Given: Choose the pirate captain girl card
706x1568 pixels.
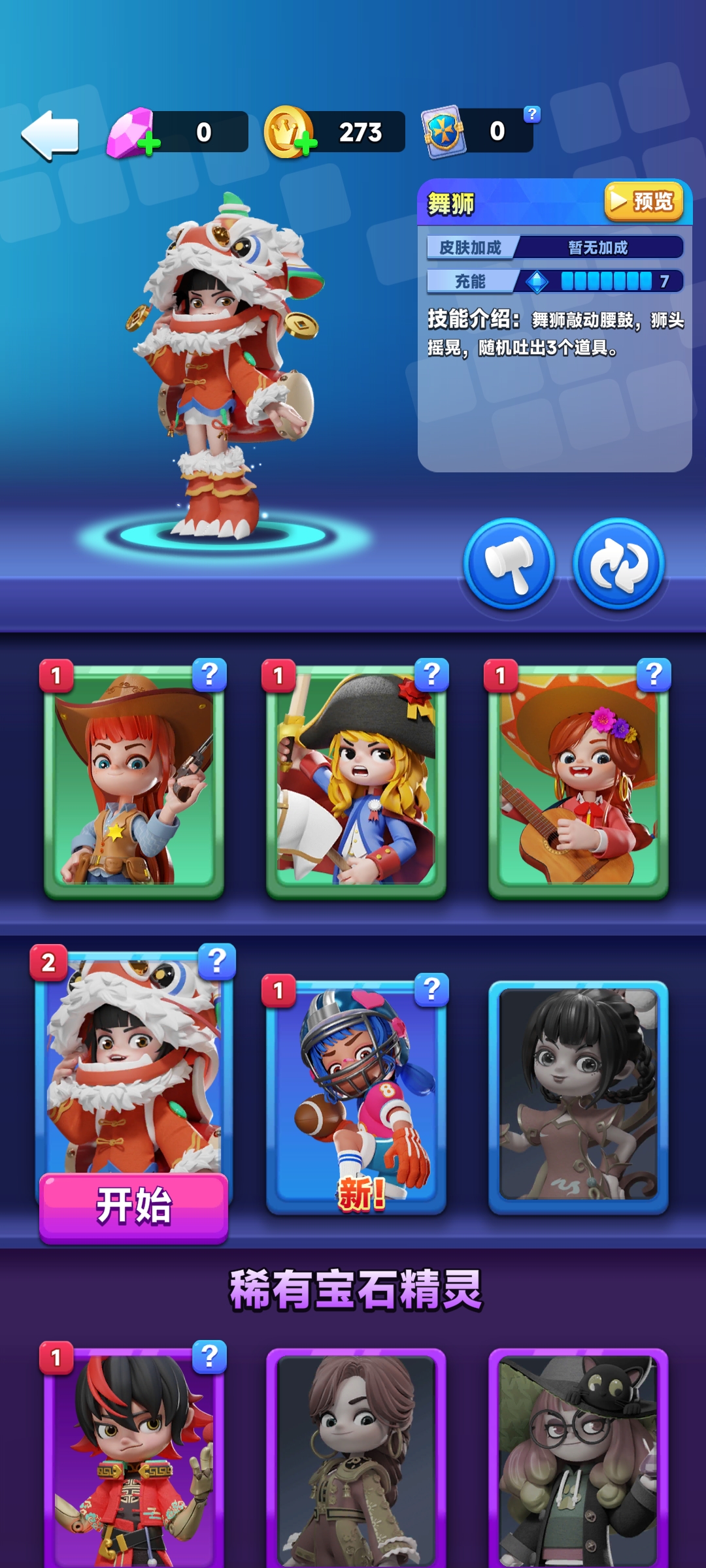Looking at the screenshot, I should (356, 781).
